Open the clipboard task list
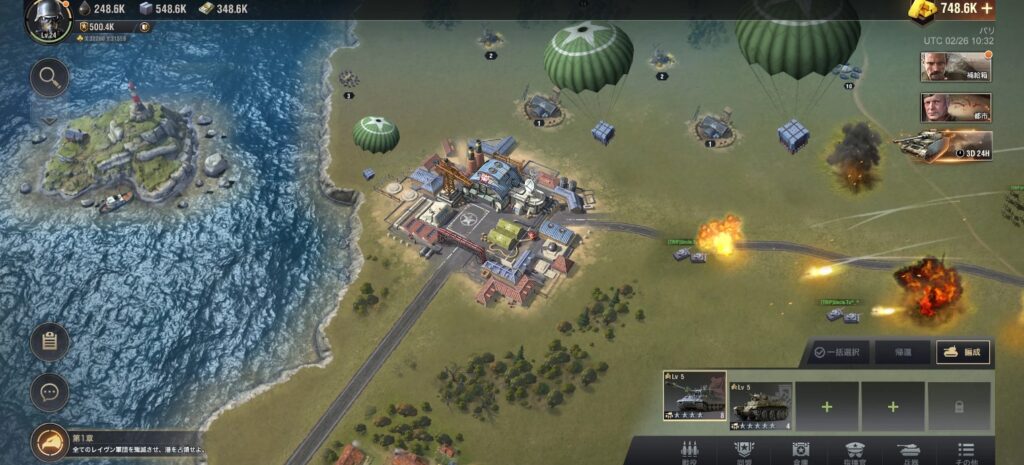The height and width of the screenshot is (465, 1024). (49, 342)
